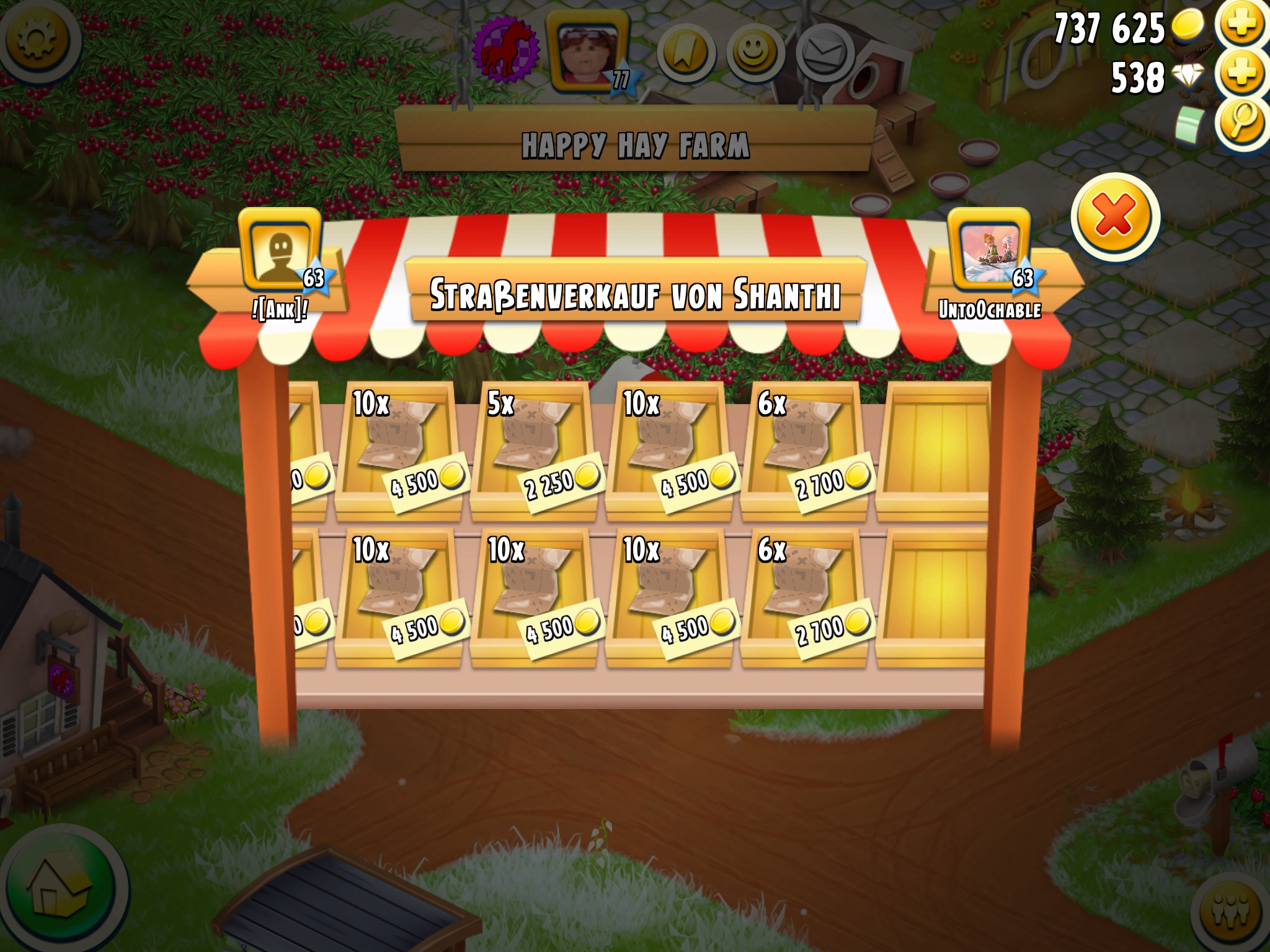Screen dimensions: 1270x952
Task: Buy more diamonds with the plus button
Action: pyautogui.click(x=1241, y=74)
